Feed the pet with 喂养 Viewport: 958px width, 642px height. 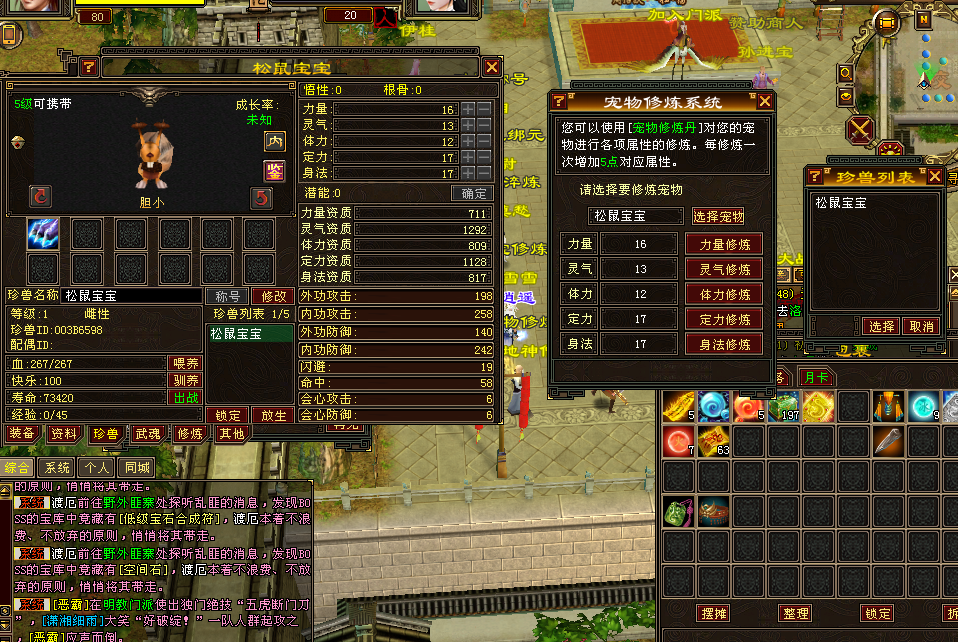(x=186, y=364)
